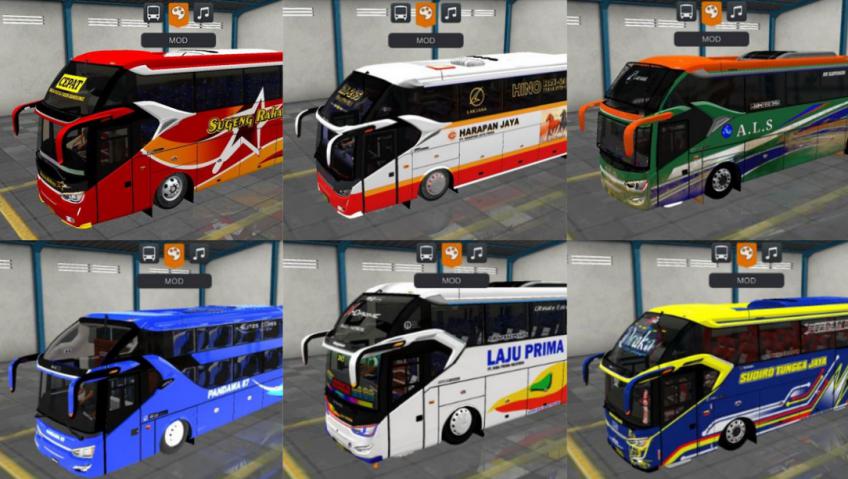Image resolution: width=848 pixels, height=479 pixels.
Task: Choose the MOD button above the green A.L.S bus
Action: (711, 39)
